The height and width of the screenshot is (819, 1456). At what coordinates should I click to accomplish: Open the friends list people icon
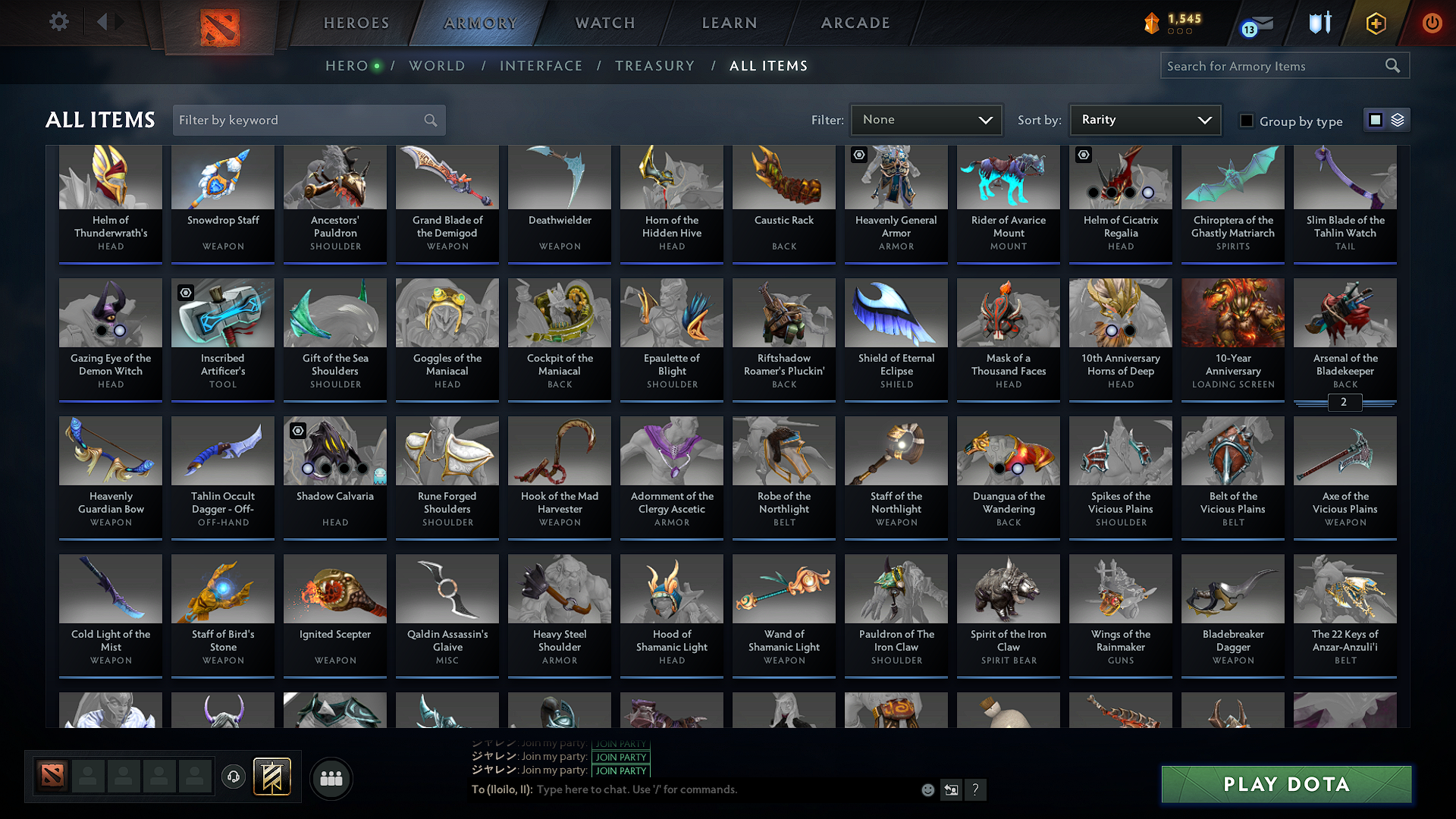[331, 778]
